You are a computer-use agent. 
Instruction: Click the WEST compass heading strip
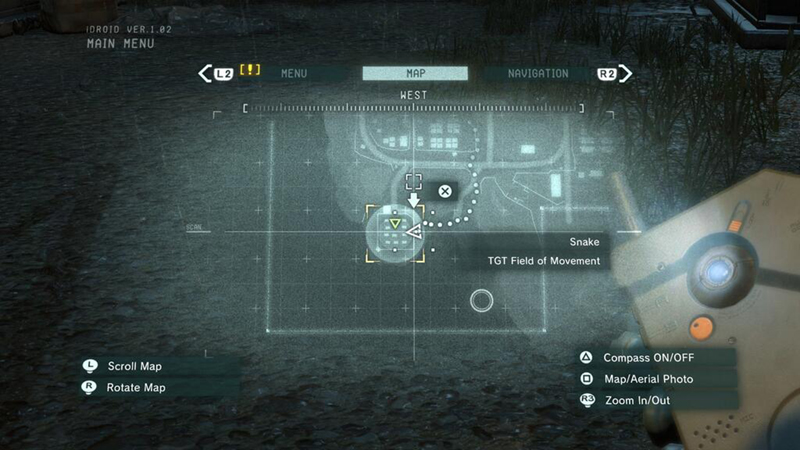click(414, 102)
